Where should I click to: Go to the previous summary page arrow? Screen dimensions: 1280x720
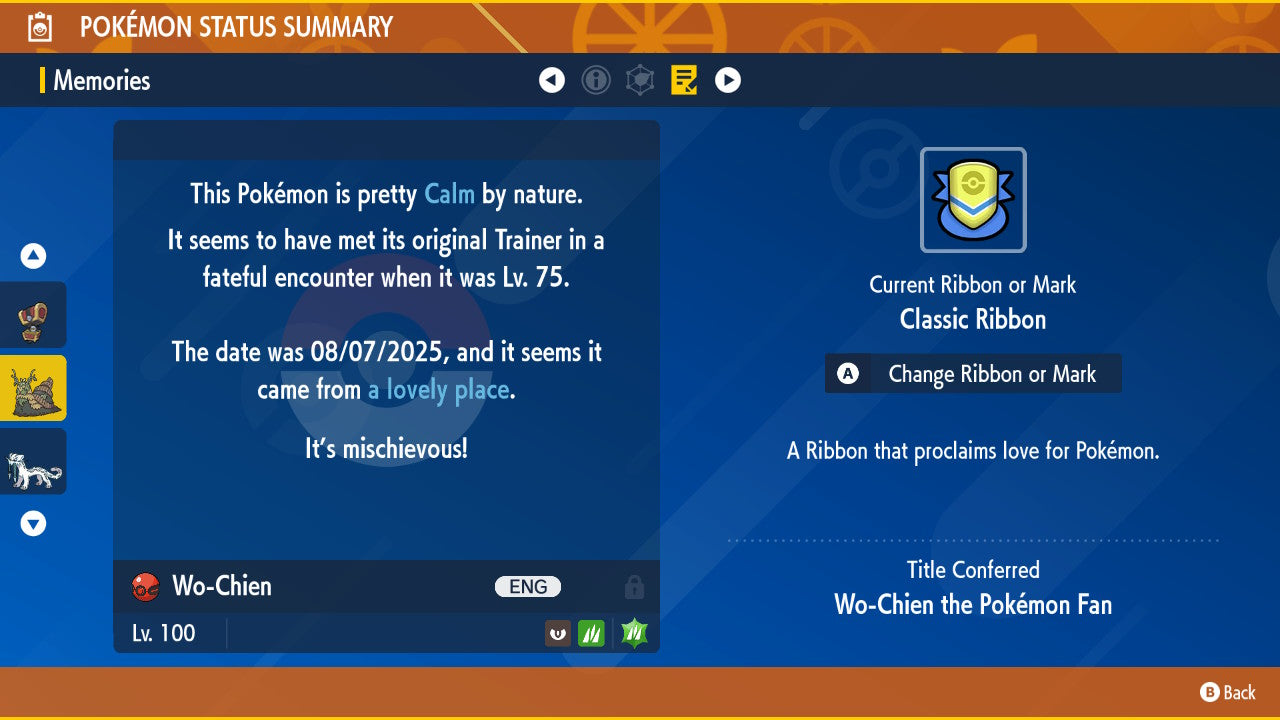pos(552,80)
